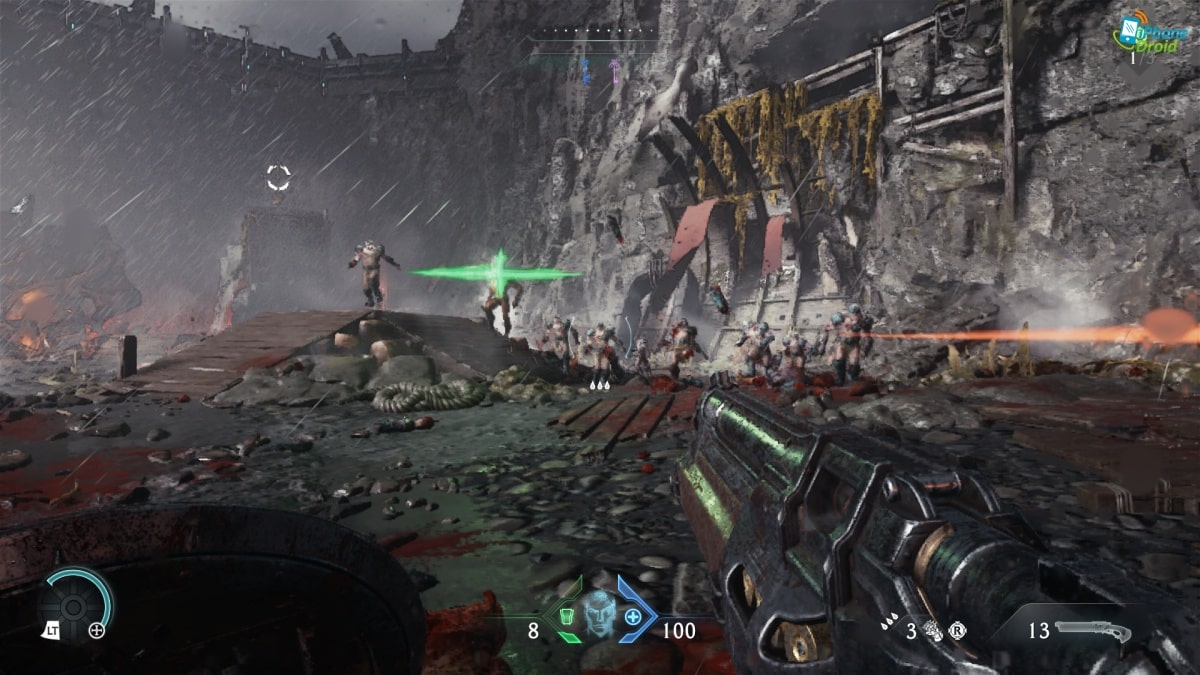Select the shotgun weapon icon

(1092, 630)
